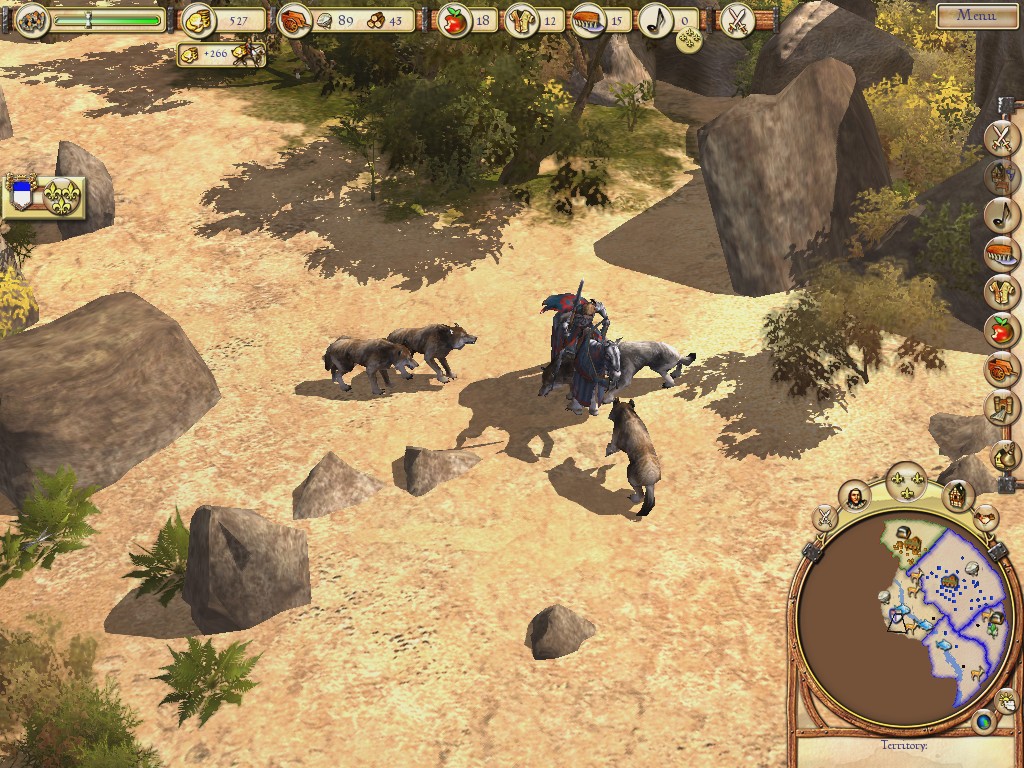Toggle the globe button below the minimap
The image size is (1024, 768).
(x=983, y=721)
